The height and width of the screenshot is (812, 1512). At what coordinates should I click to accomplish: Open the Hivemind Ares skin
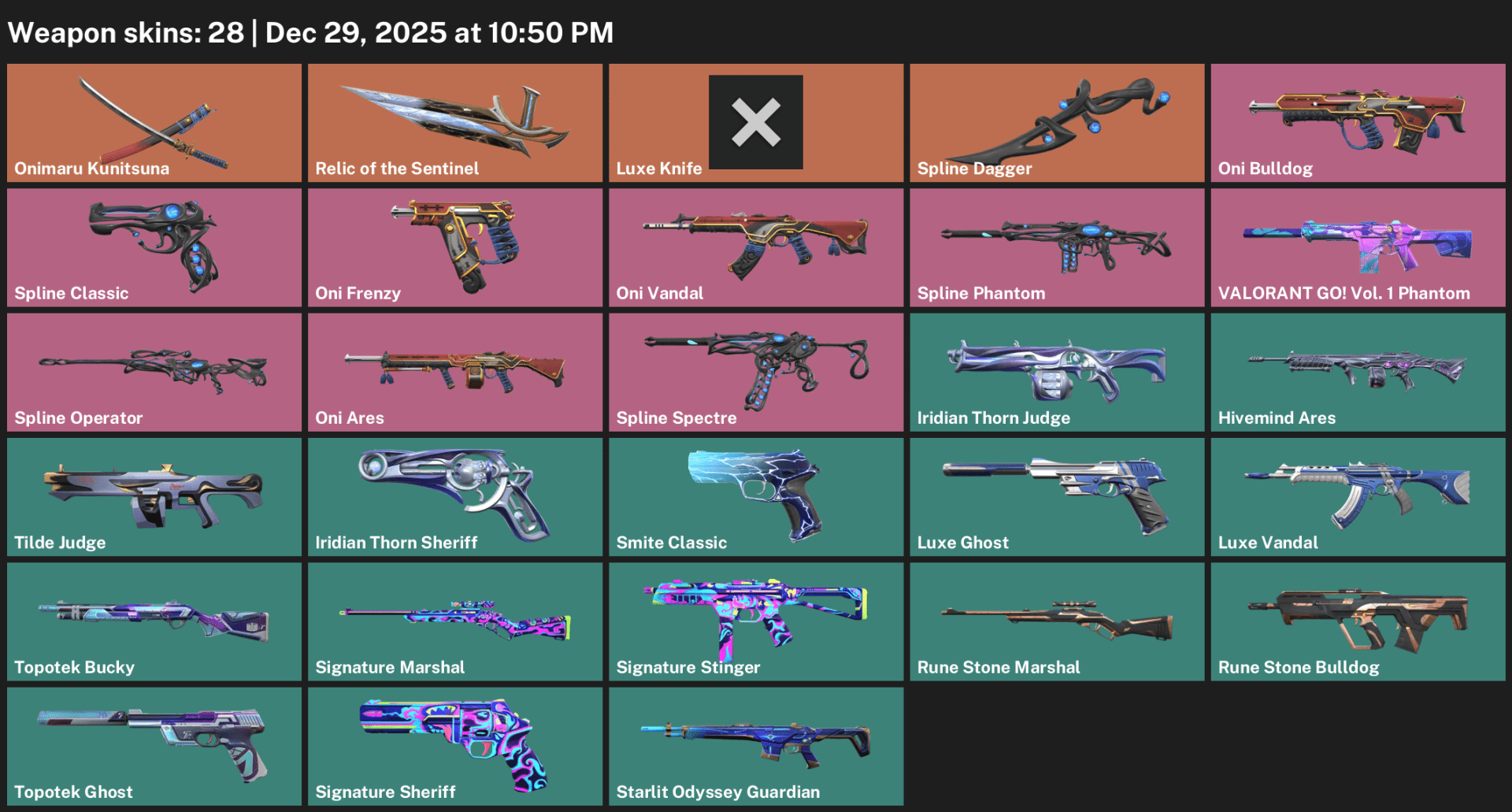coord(1357,372)
